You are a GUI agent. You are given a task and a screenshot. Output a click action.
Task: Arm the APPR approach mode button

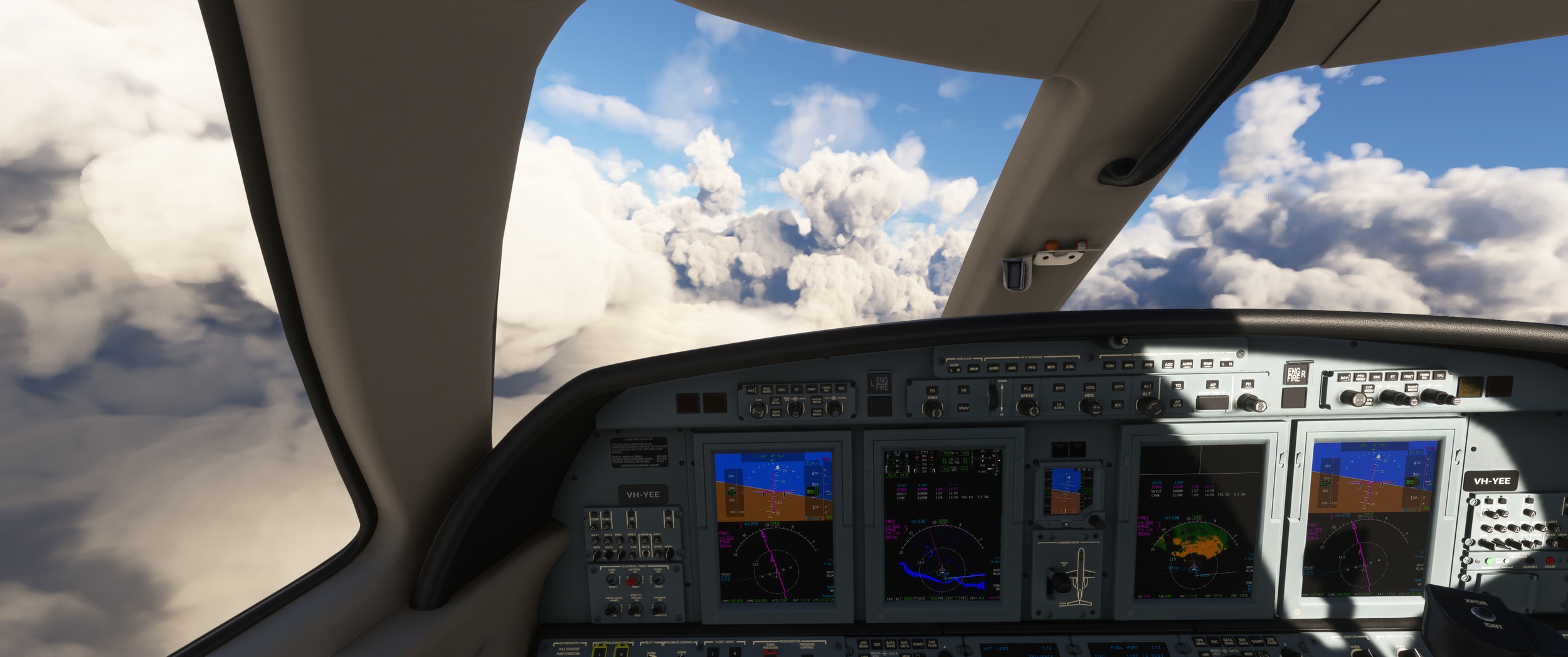(x=1118, y=387)
